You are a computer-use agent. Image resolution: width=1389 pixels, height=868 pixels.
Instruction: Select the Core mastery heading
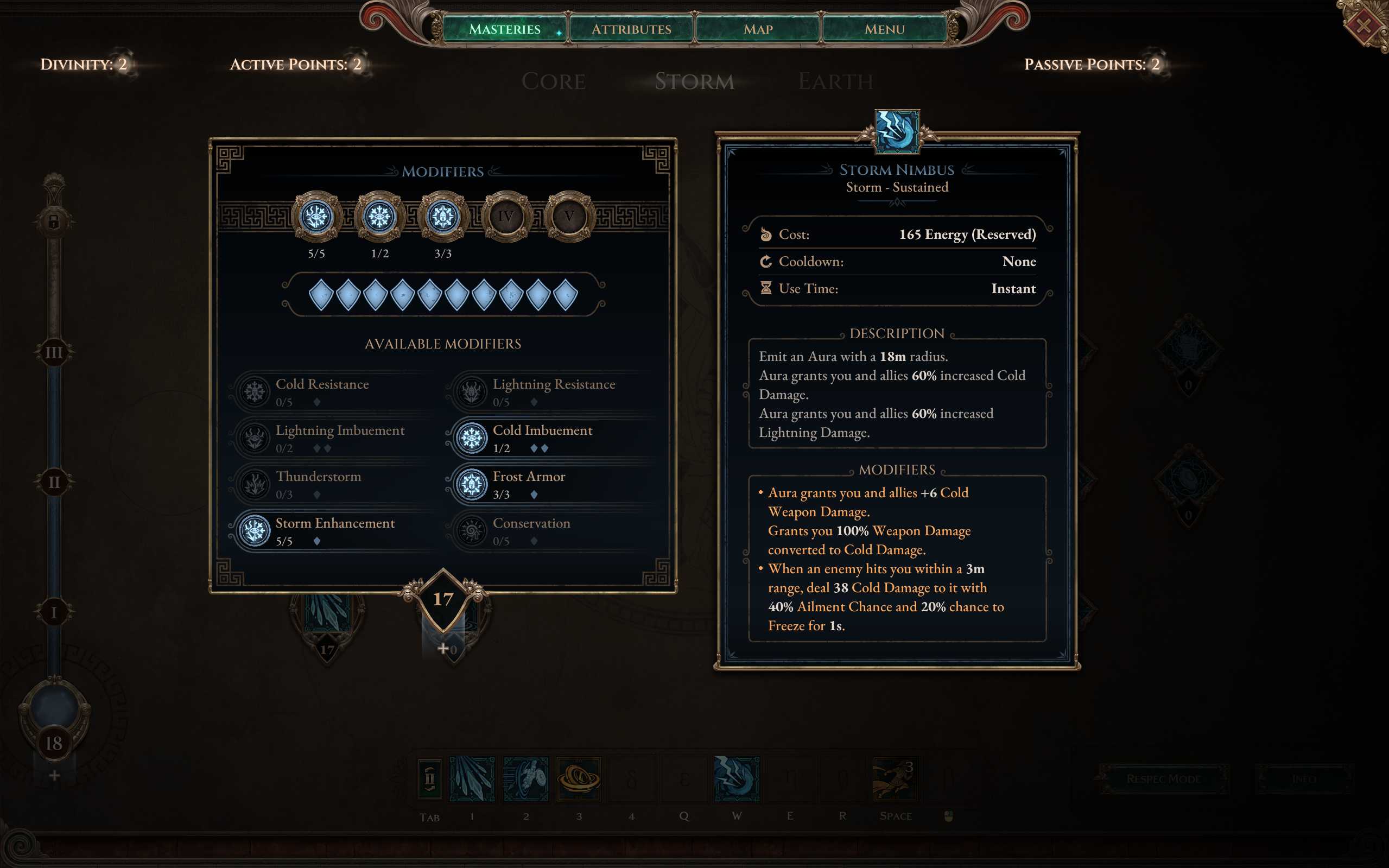pyautogui.click(x=553, y=81)
